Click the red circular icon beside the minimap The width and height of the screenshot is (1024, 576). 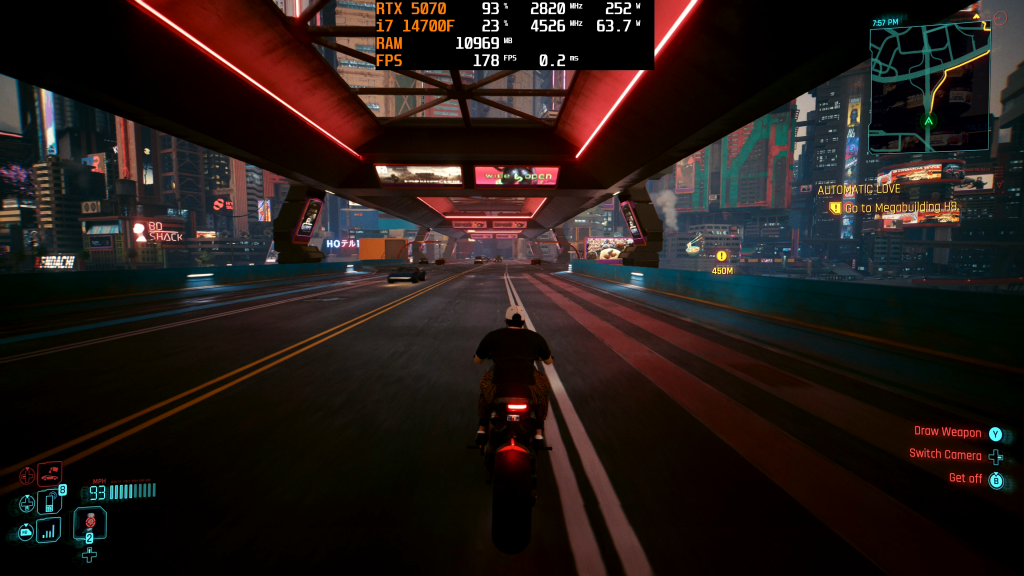click(1001, 19)
